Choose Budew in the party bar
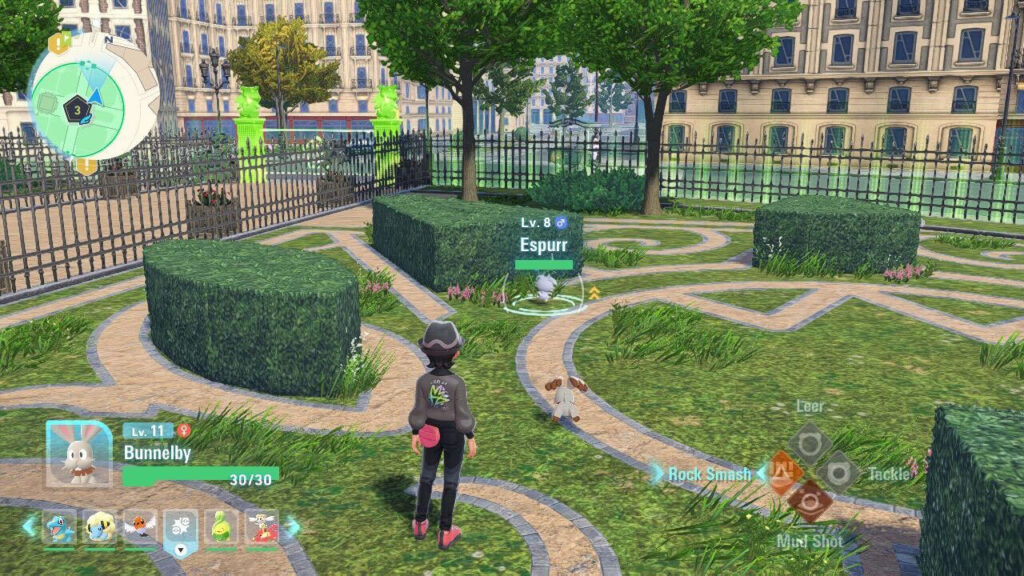 [x=221, y=525]
